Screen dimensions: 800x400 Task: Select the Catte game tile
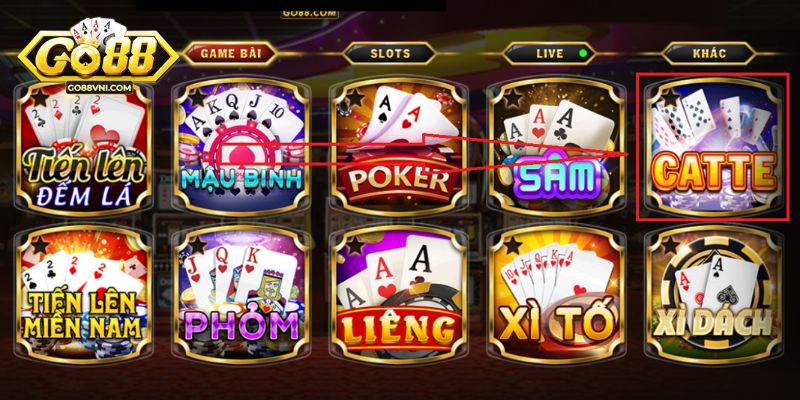[x=711, y=150]
